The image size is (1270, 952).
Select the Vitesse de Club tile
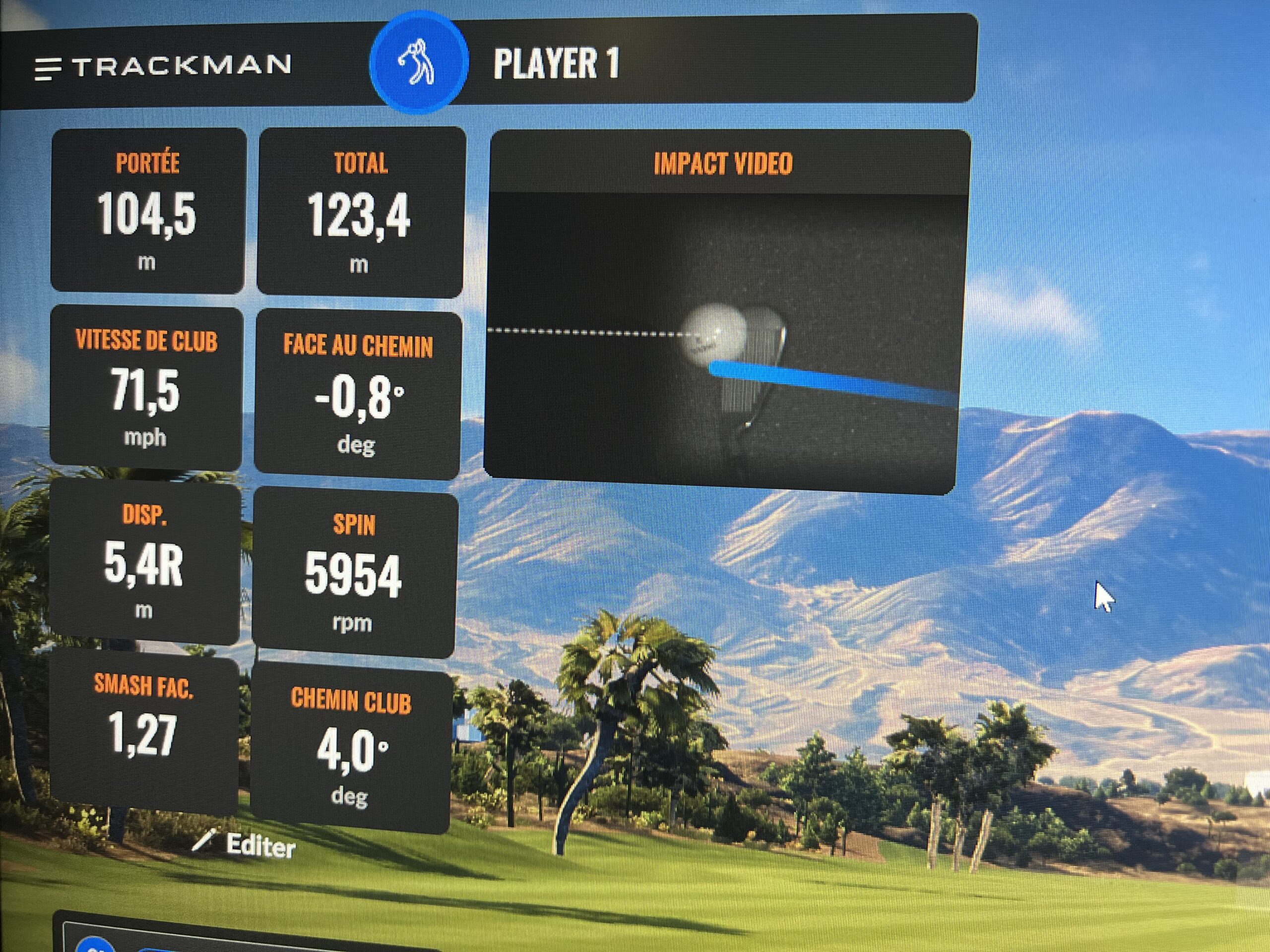coord(146,389)
